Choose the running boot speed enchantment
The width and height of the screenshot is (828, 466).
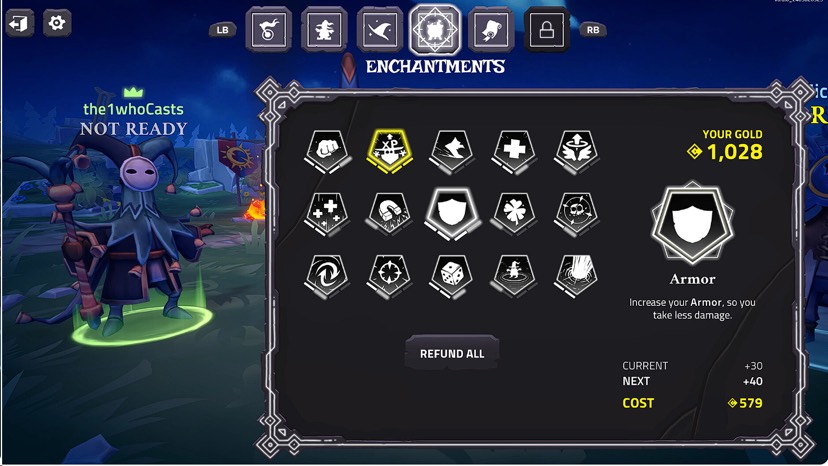(449, 150)
